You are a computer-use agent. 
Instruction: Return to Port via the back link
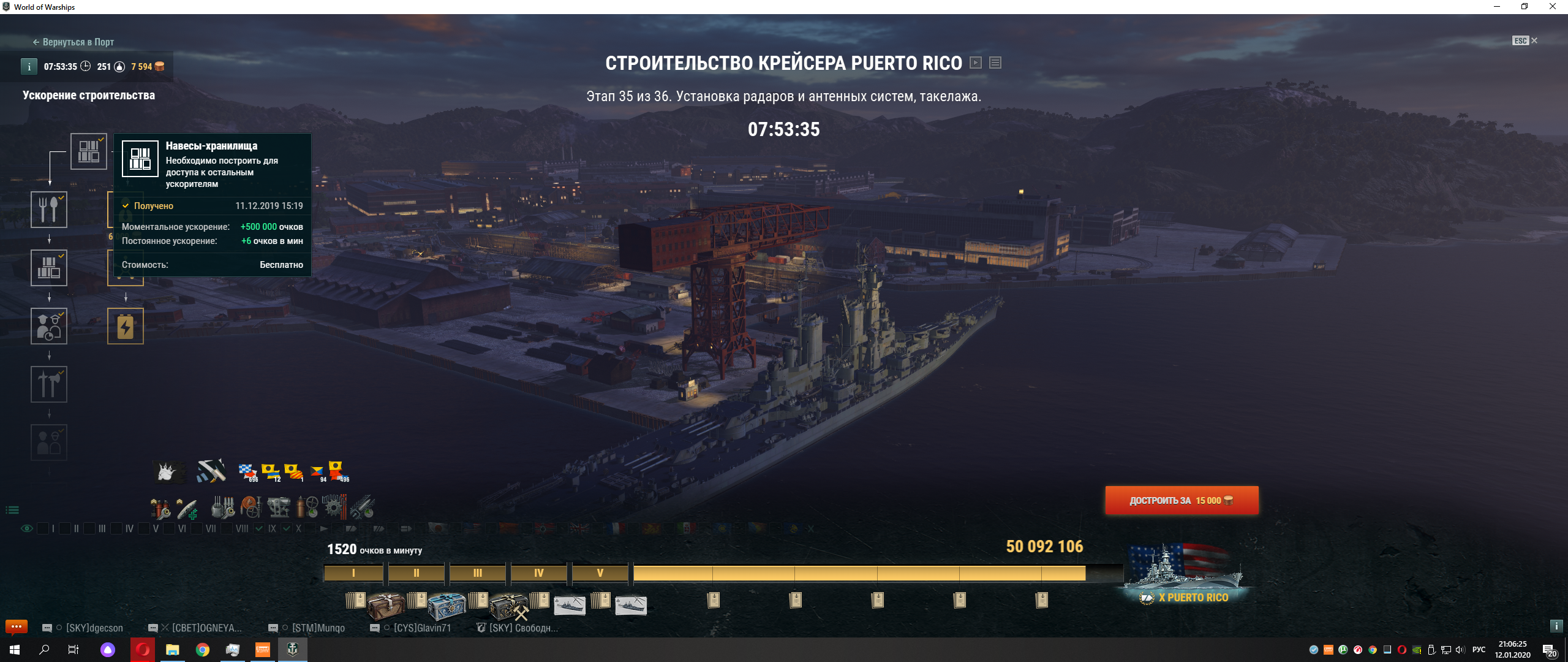click(x=73, y=42)
